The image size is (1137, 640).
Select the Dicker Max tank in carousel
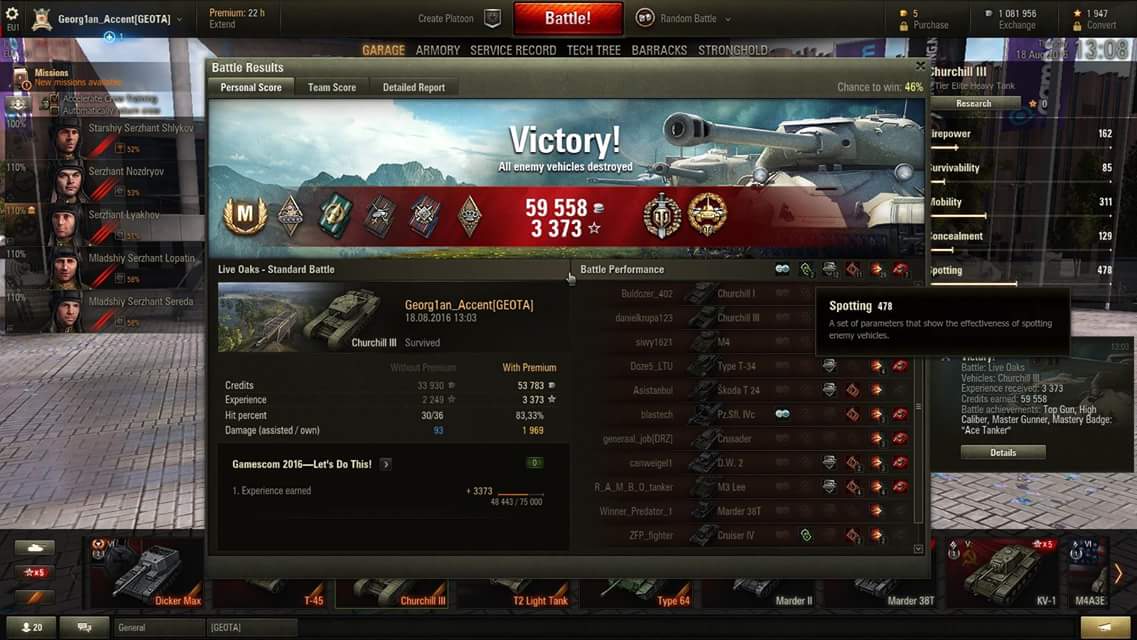(x=150, y=573)
